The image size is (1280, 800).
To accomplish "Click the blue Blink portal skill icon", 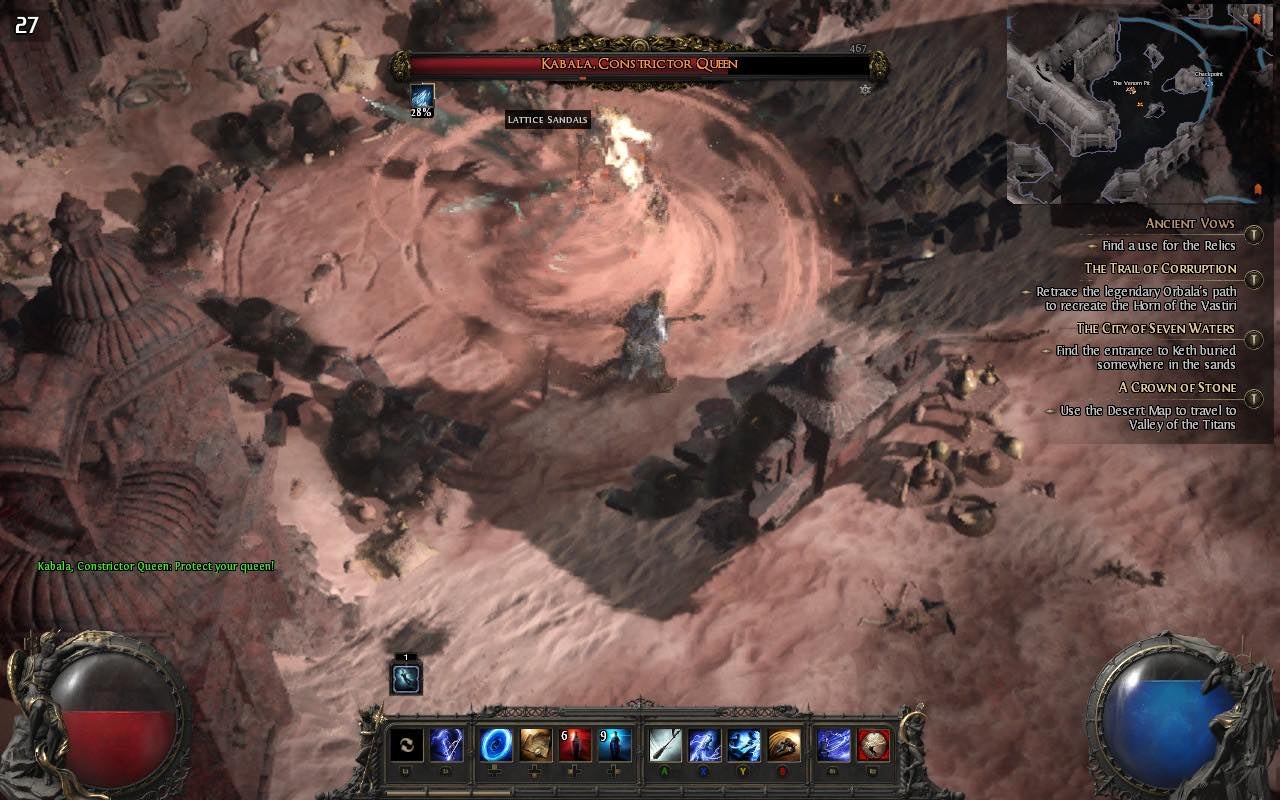I will tap(496, 742).
